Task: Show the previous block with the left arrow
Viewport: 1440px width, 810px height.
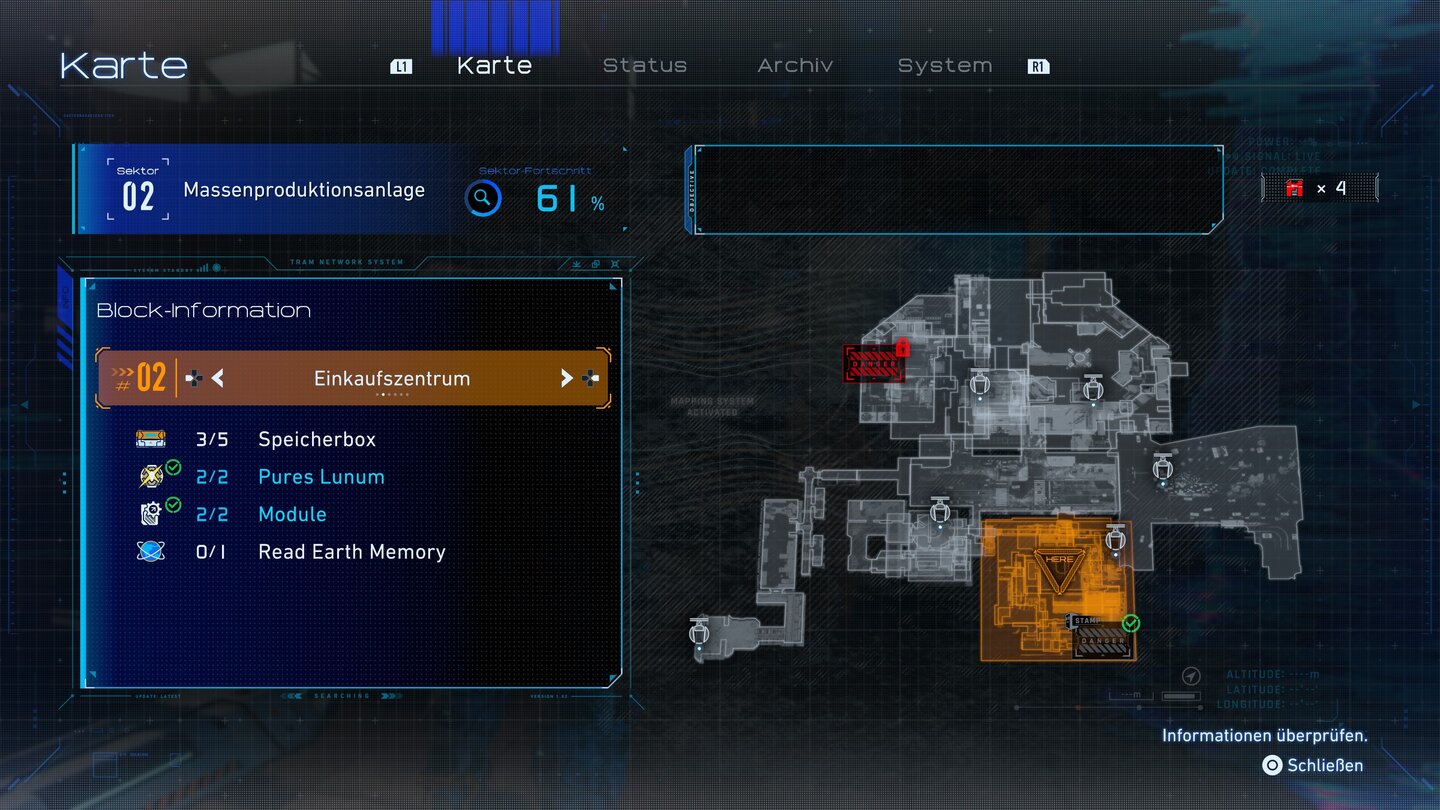Action: pos(217,378)
